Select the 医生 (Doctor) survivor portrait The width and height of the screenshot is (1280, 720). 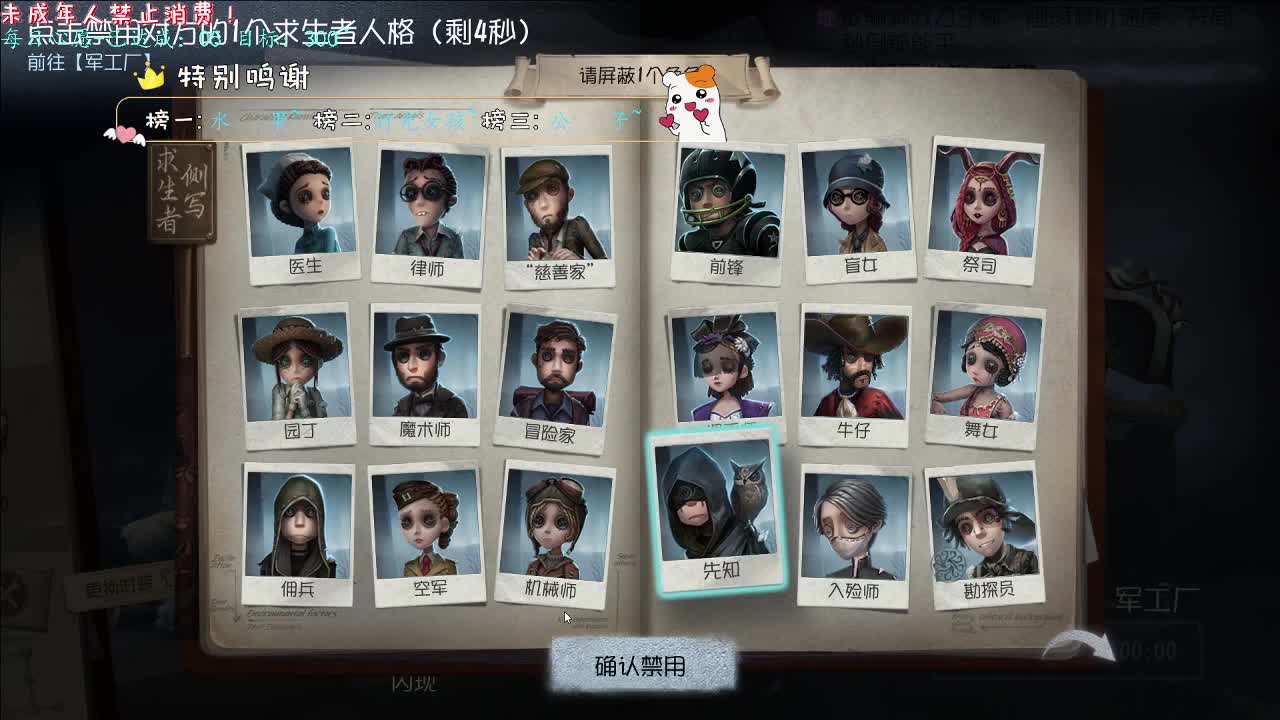tap(298, 210)
